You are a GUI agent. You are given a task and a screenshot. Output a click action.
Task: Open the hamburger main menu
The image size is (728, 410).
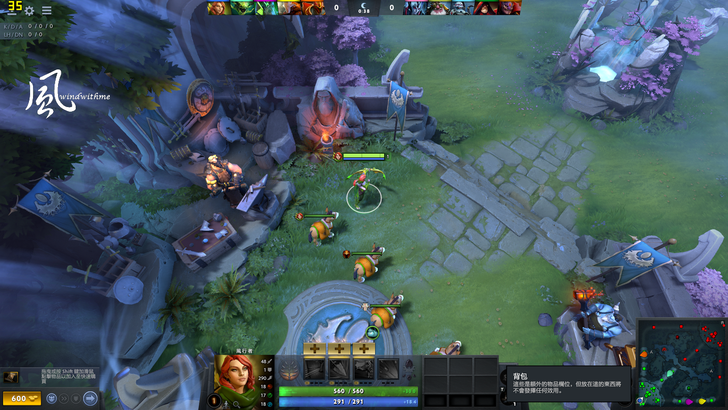[x=46, y=10]
